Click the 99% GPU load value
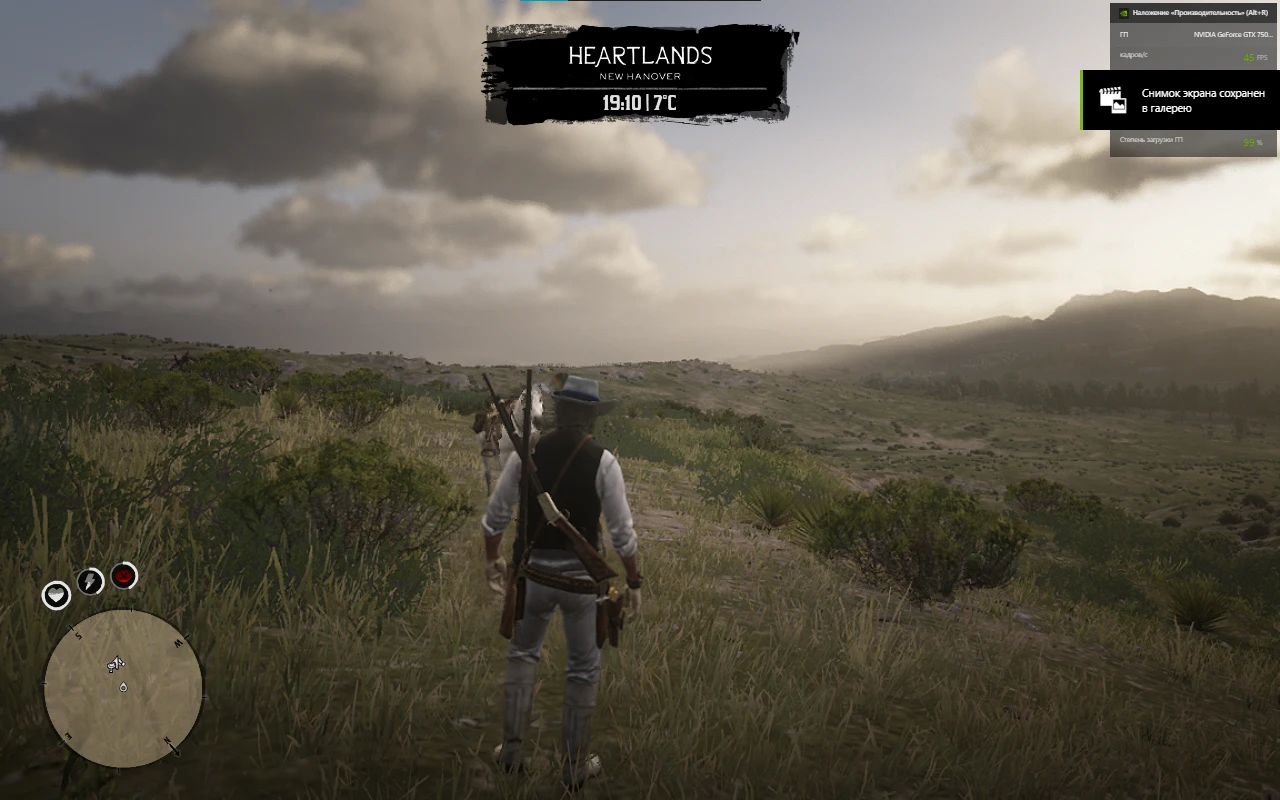The height and width of the screenshot is (800, 1280). 1251,142
